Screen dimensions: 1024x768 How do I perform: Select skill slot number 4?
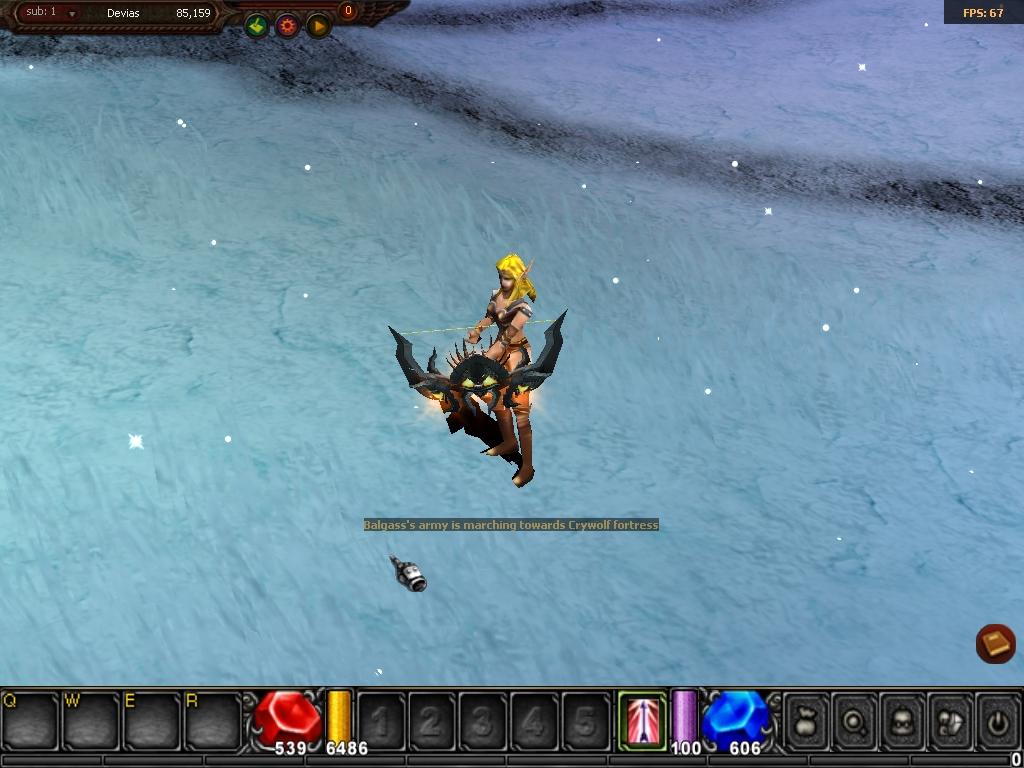(x=534, y=719)
